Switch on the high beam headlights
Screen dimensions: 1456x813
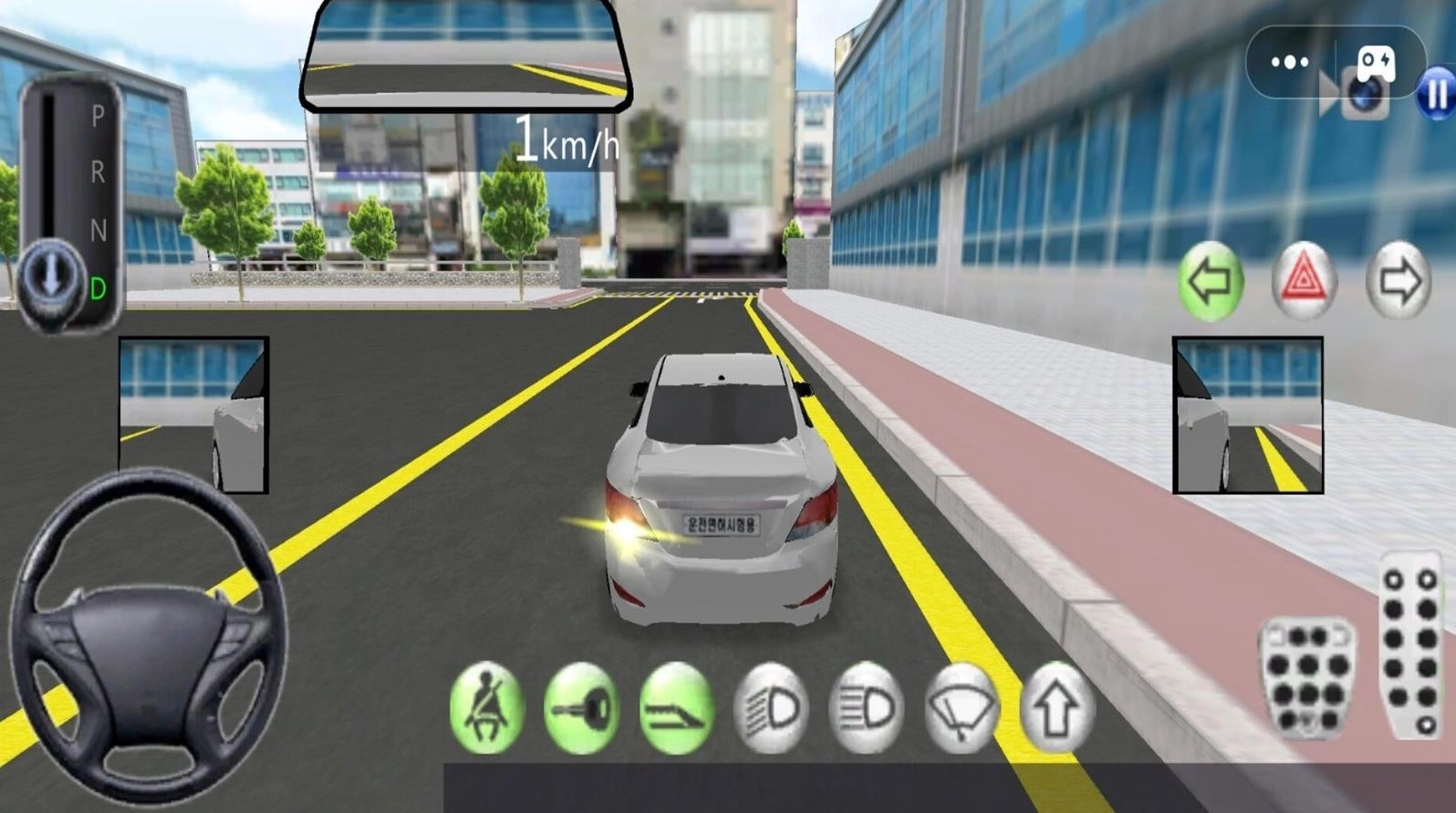(866, 709)
